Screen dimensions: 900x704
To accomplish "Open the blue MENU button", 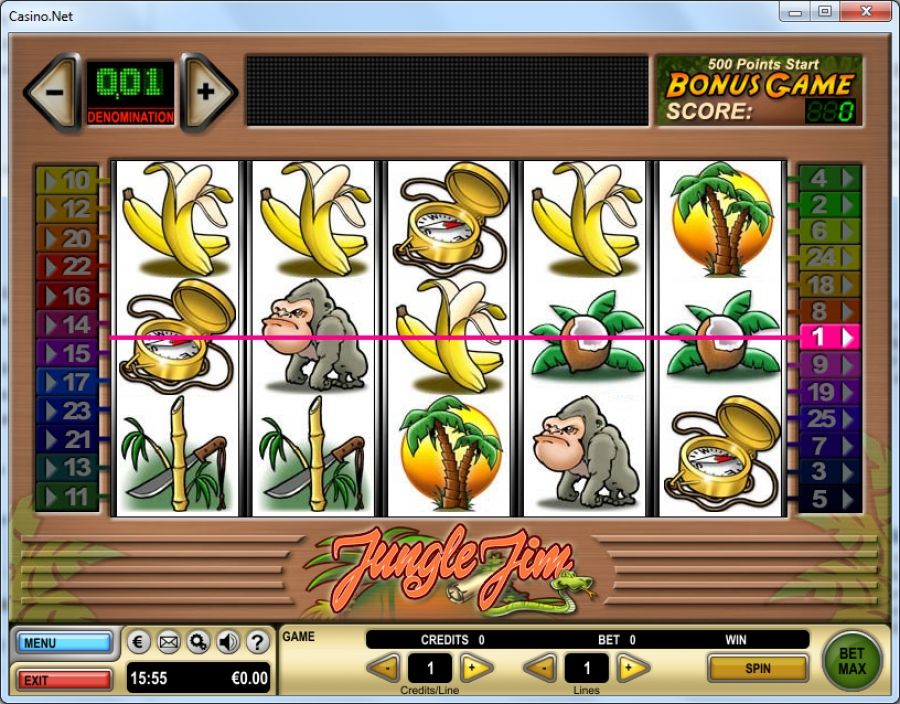I will coord(63,642).
